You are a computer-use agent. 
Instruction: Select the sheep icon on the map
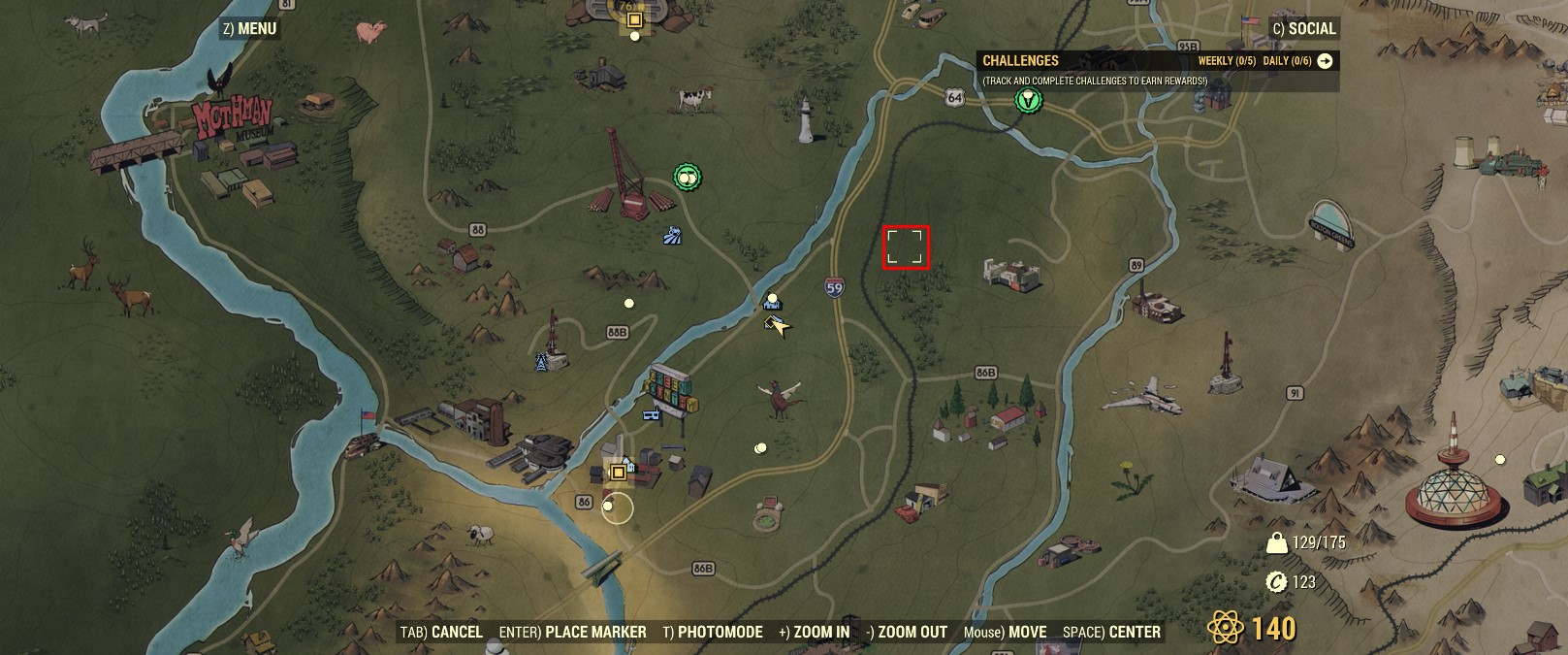click(480, 534)
